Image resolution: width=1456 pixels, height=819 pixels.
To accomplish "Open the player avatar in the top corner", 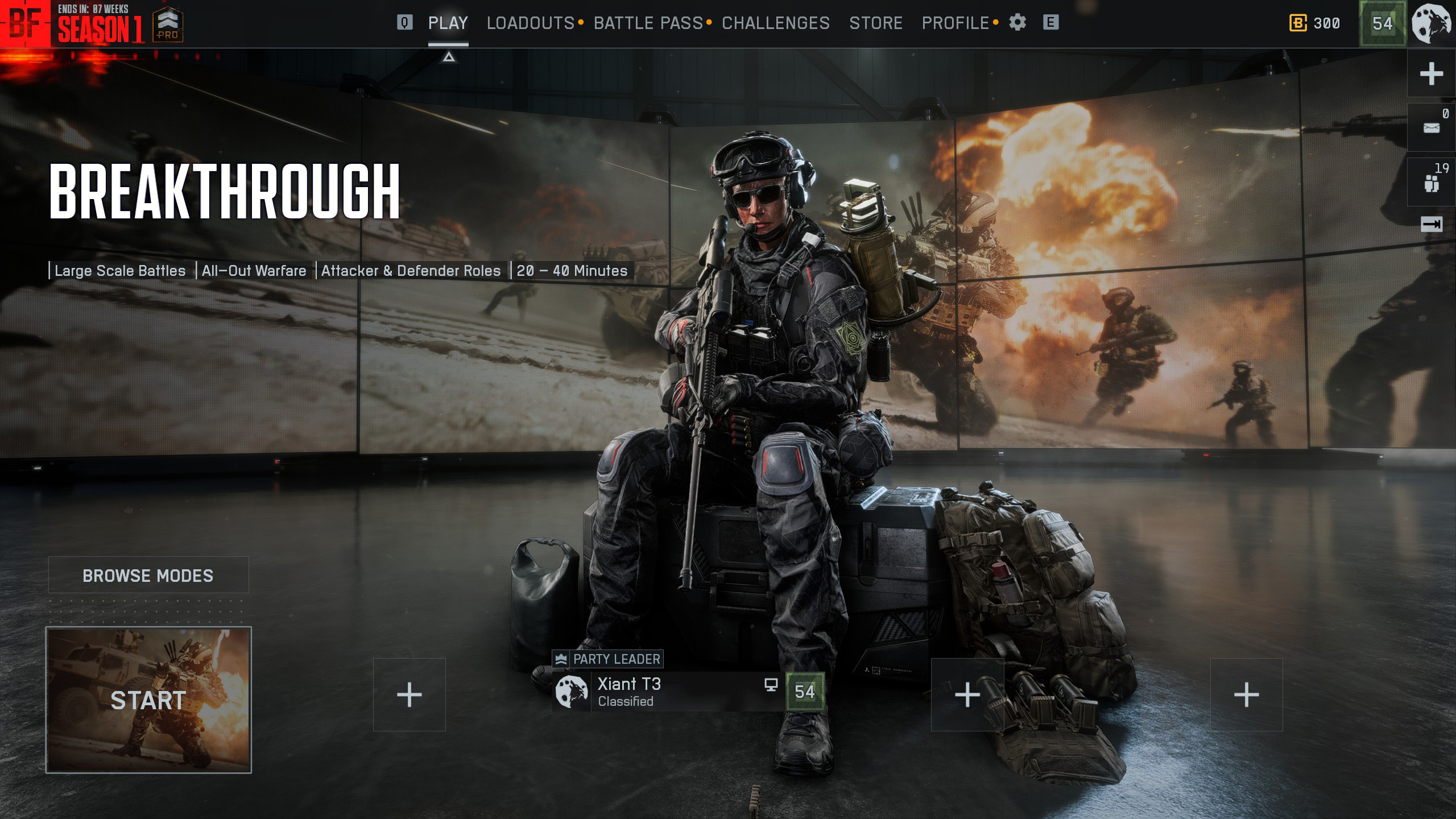I will coord(1432,23).
